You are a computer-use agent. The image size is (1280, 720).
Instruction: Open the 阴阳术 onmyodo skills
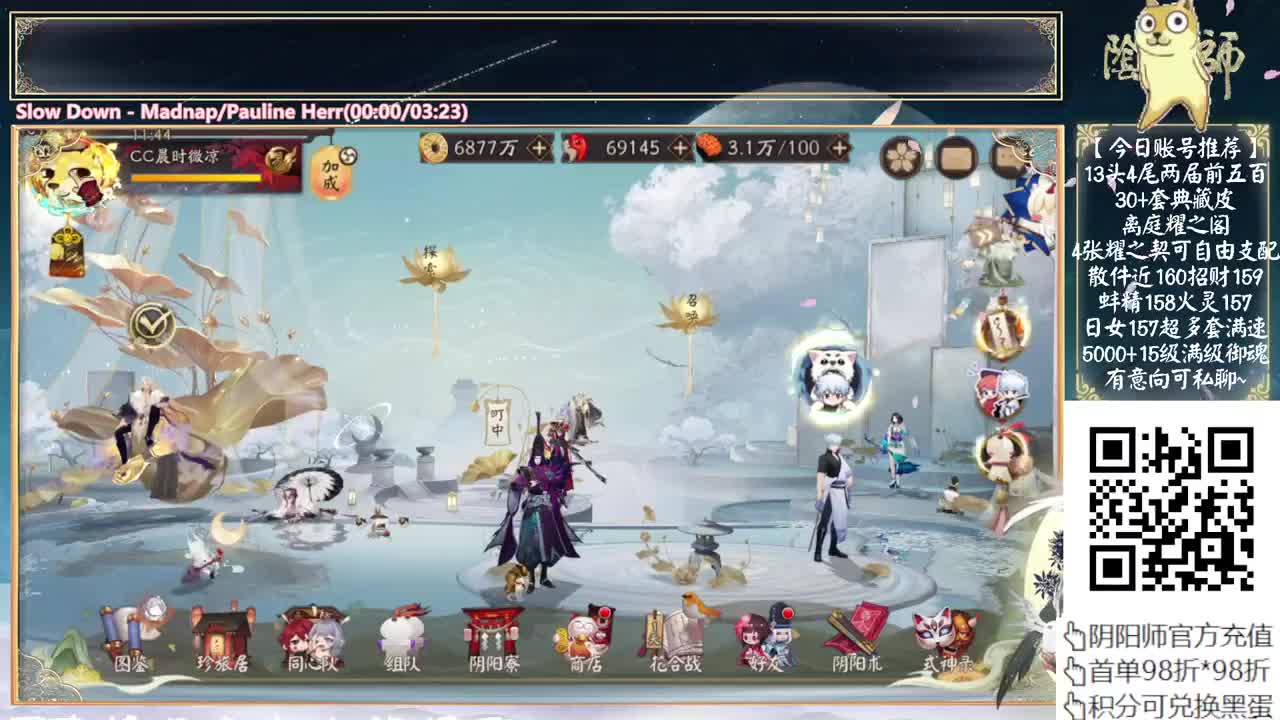pos(855,634)
